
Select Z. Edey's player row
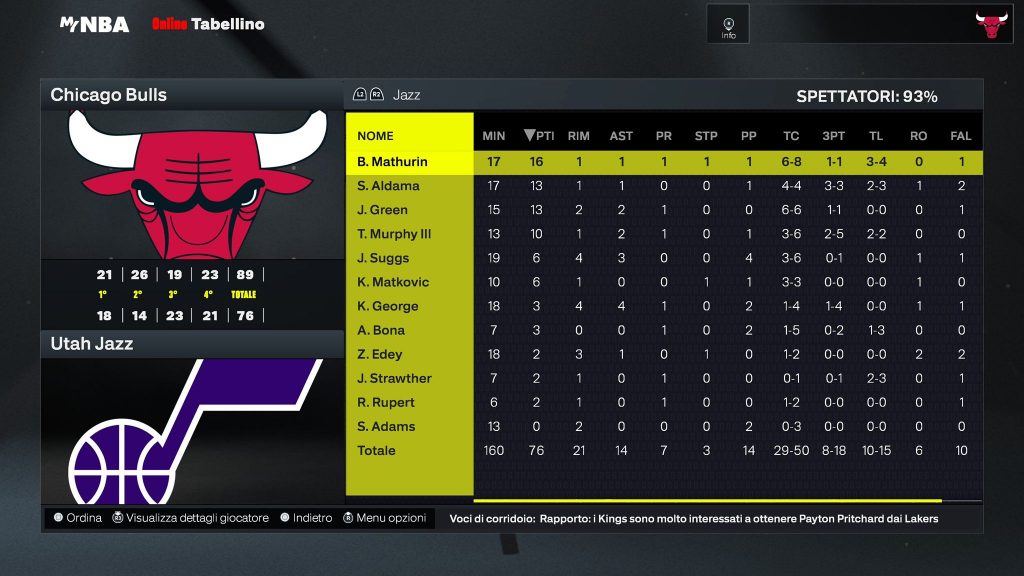pos(380,354)
